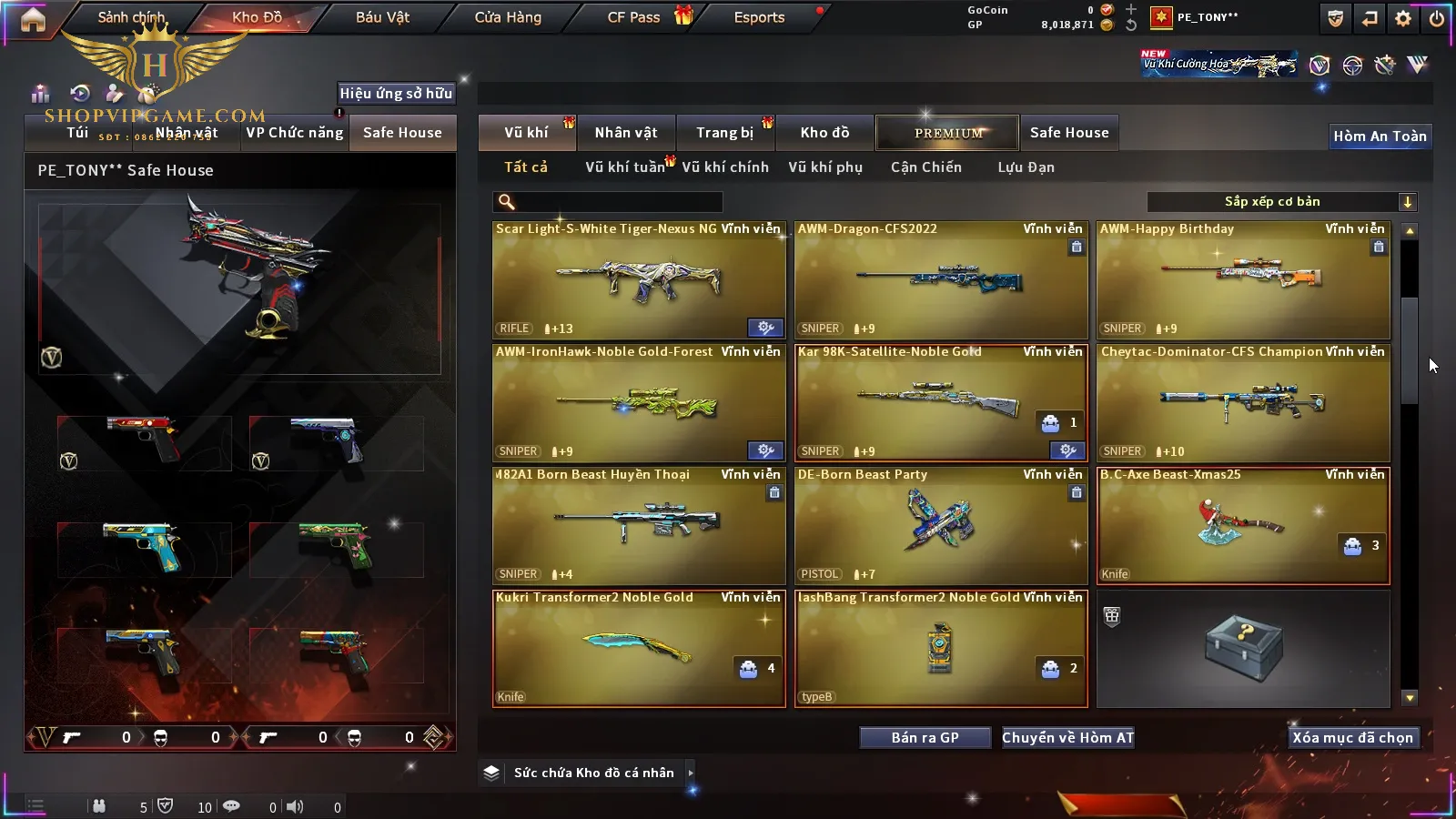Open settings with the gear icon
This screenshot has height=819, width=1456.
coord(1403,18)
